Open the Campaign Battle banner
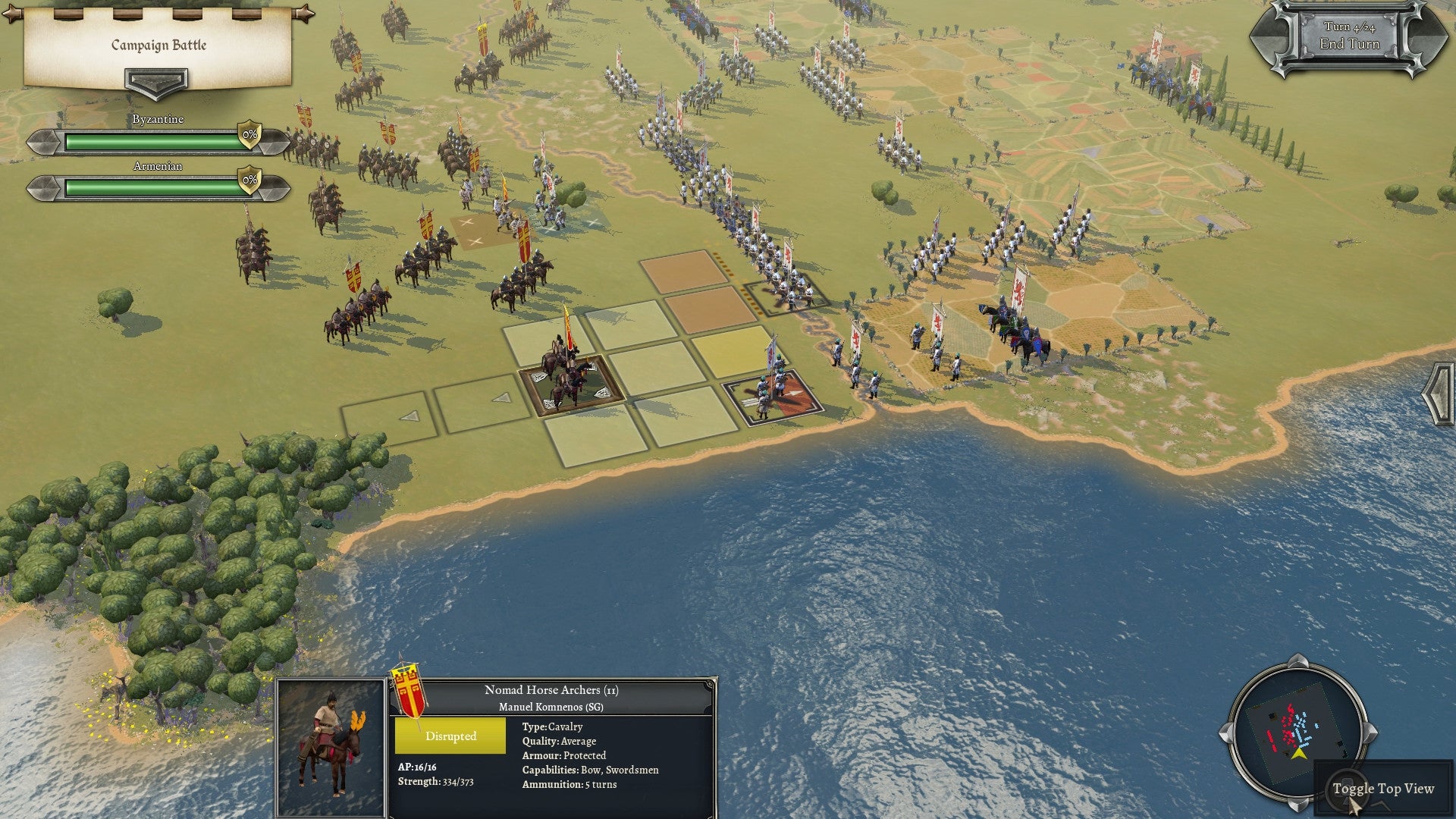Viewport: 1456px width, 819px height. coord(158,45)
